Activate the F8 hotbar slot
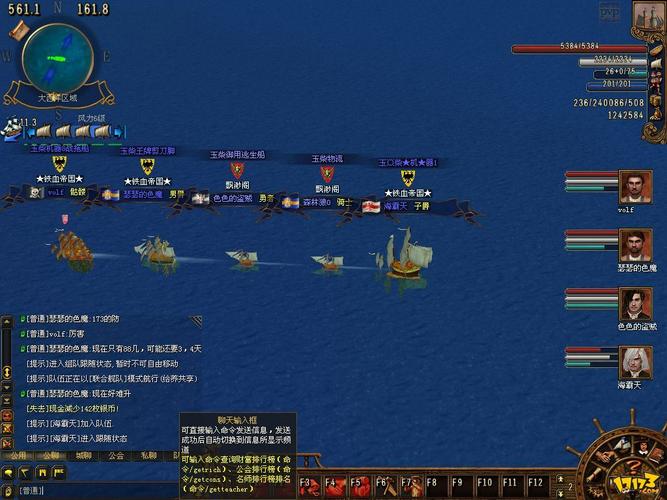The height and width of the screenshot is (500, 667). pos(433,485)
